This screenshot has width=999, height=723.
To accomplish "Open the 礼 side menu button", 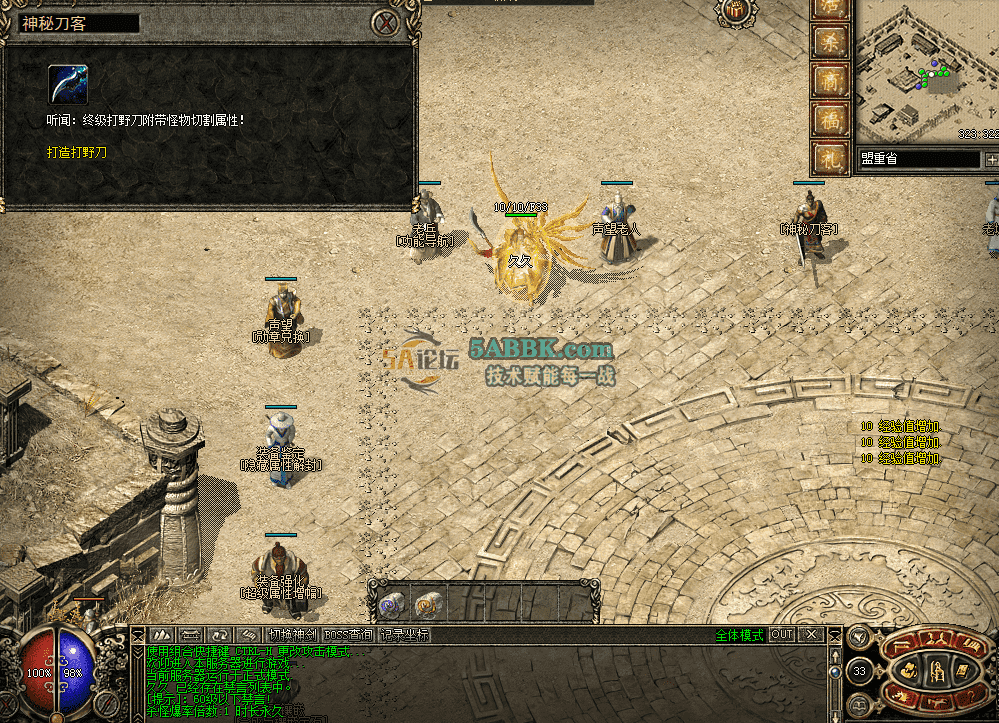I will (x=829, y=157).
